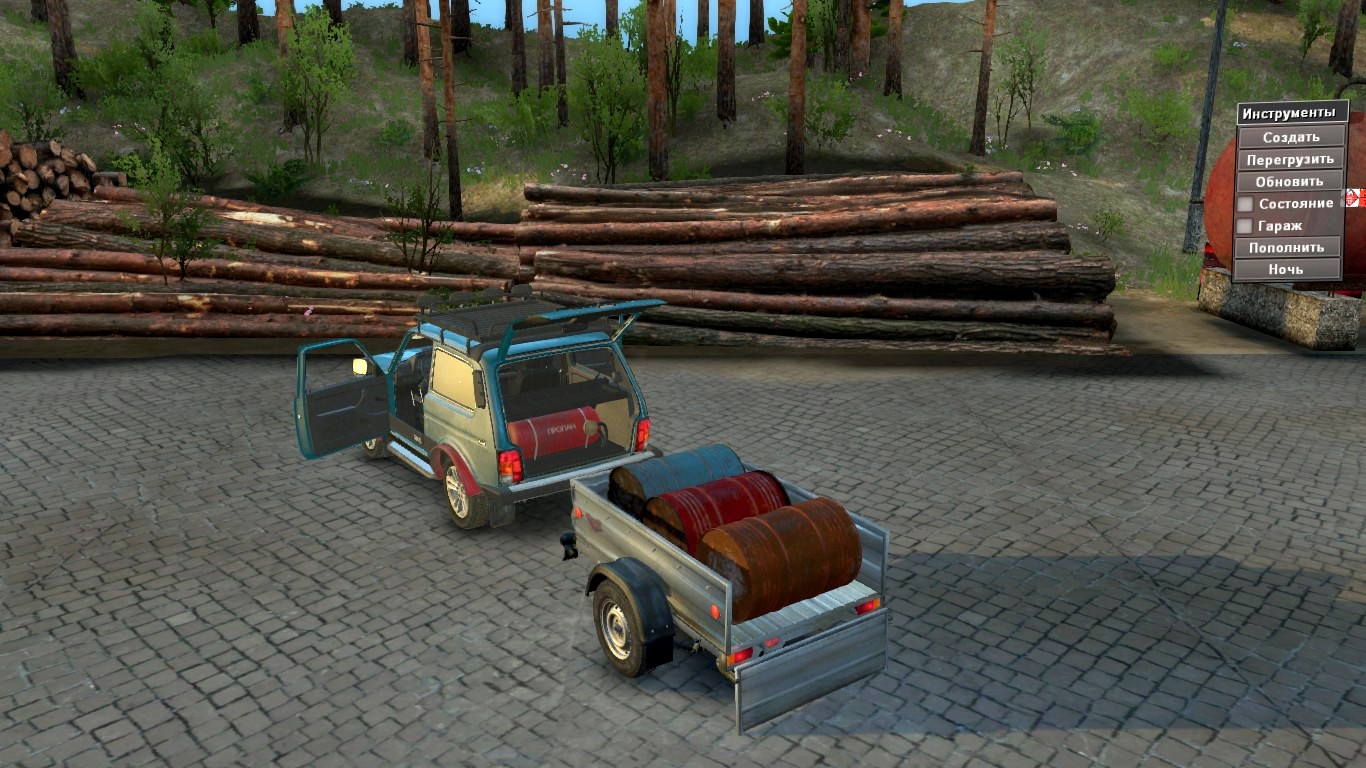Click the Инструменты panel header
This screenshot has width=1366, height=768.
point(1290,113)
